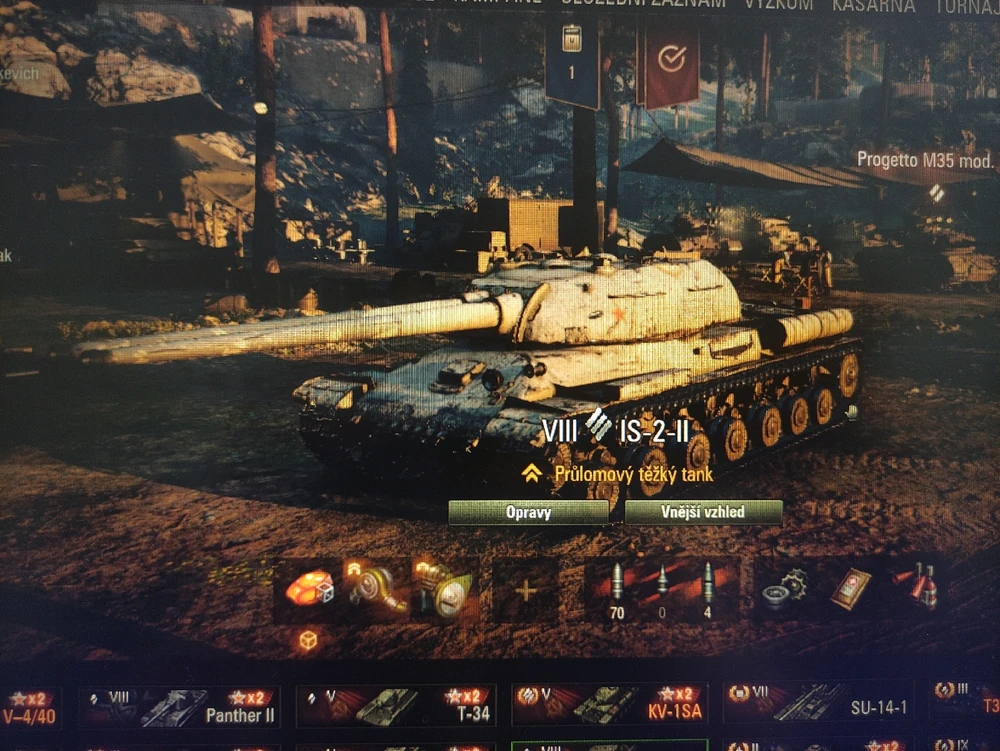
Task: Open the blue banner showing number 1
Action: 572,62
